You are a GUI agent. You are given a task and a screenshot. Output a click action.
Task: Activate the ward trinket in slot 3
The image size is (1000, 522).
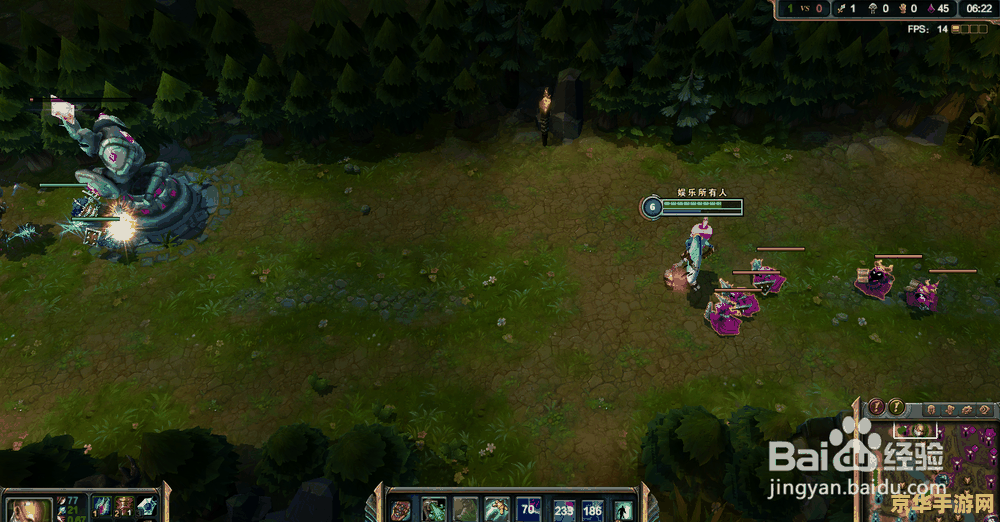[147, 507]
